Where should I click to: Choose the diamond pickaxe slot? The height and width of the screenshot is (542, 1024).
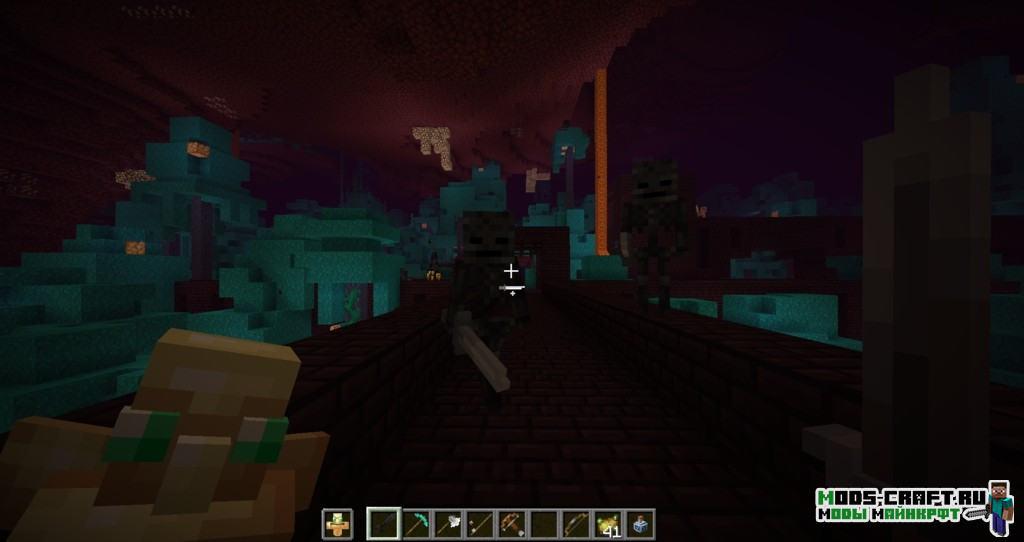414,522
